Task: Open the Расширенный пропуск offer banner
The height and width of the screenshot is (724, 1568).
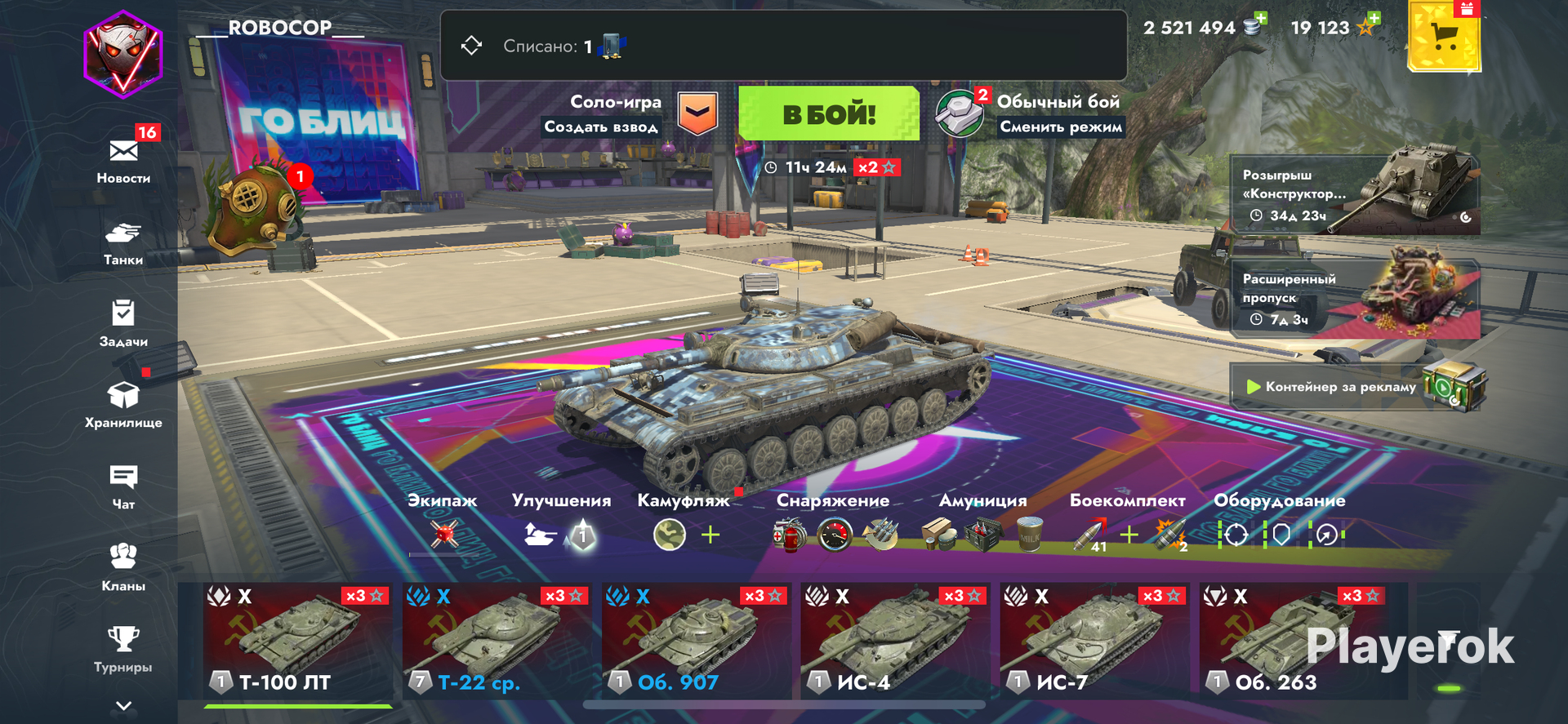Action: (1356, 298)
